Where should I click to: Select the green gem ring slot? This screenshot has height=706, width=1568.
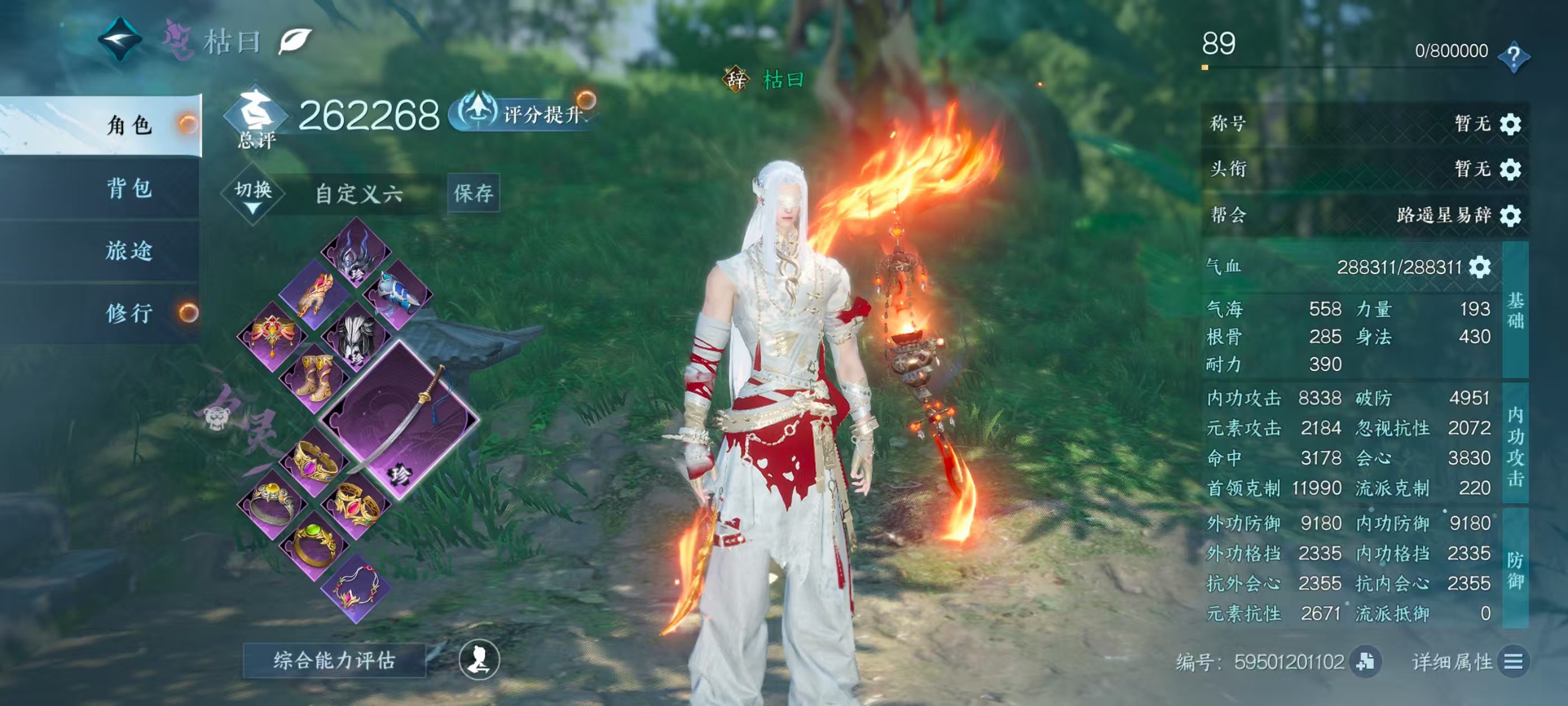(x=314, y=544)
